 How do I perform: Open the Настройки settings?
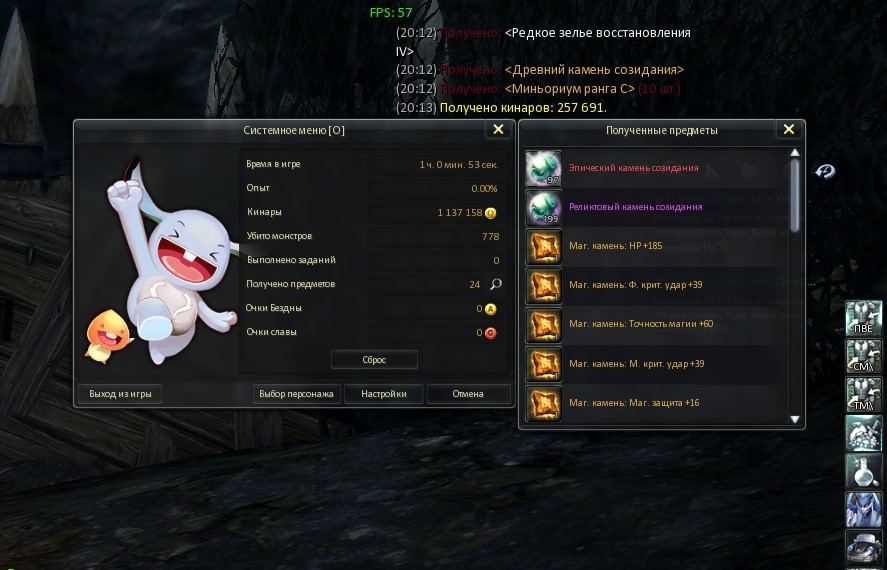point(384,394)
